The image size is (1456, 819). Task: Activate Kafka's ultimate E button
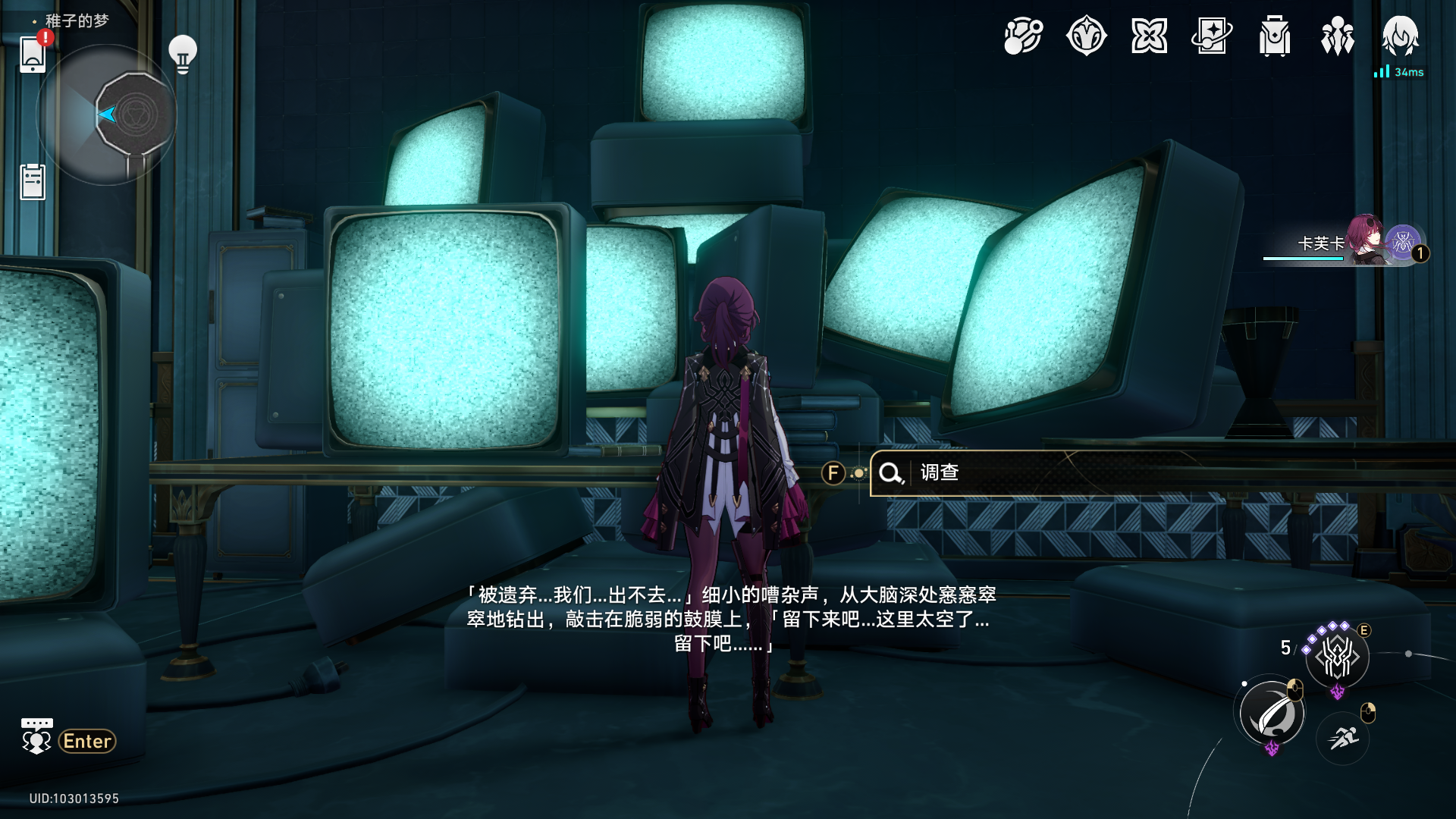(x=1337, y=658)
